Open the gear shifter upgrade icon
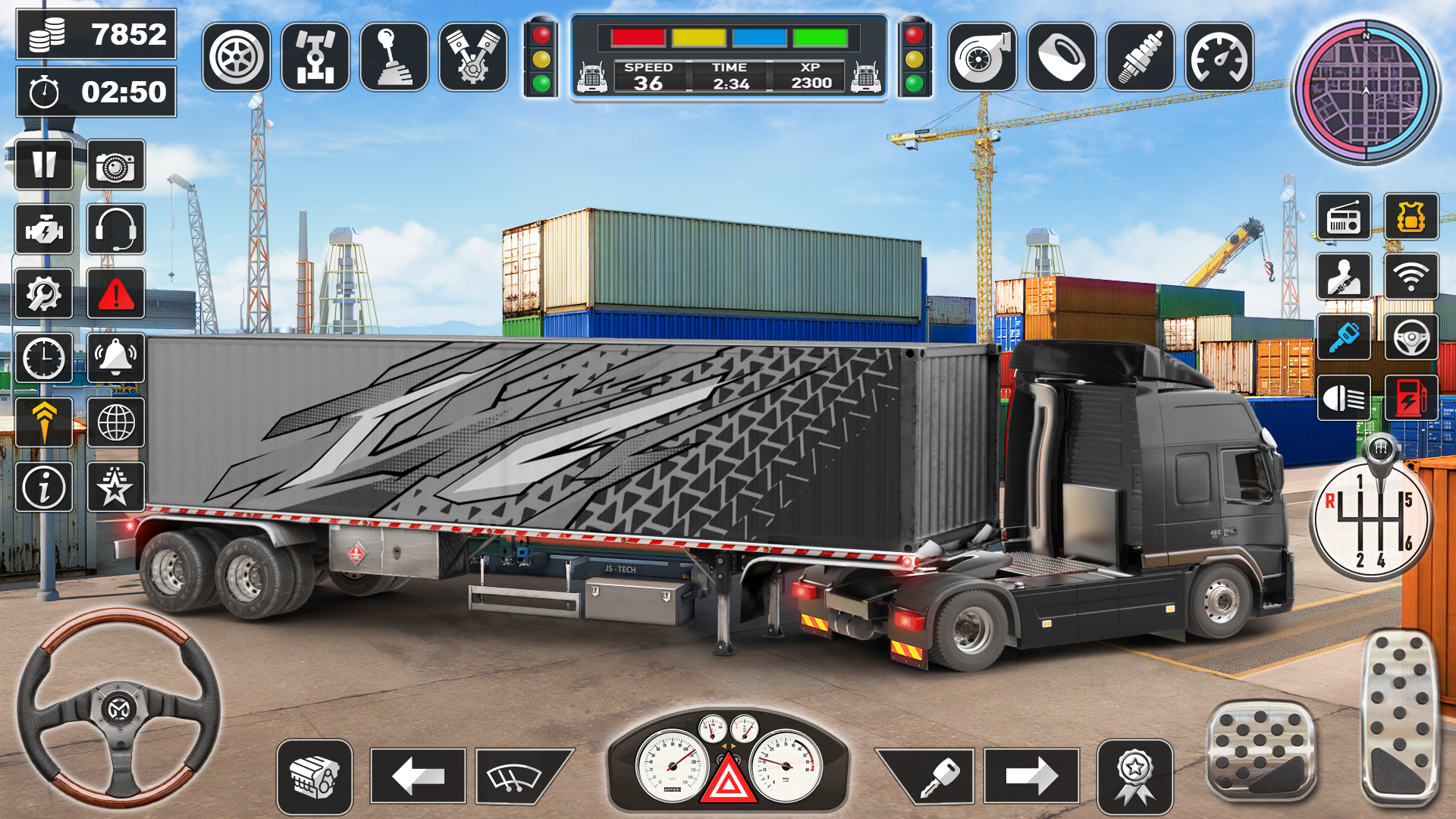The image size is (1456, 819). coord(397,55)
